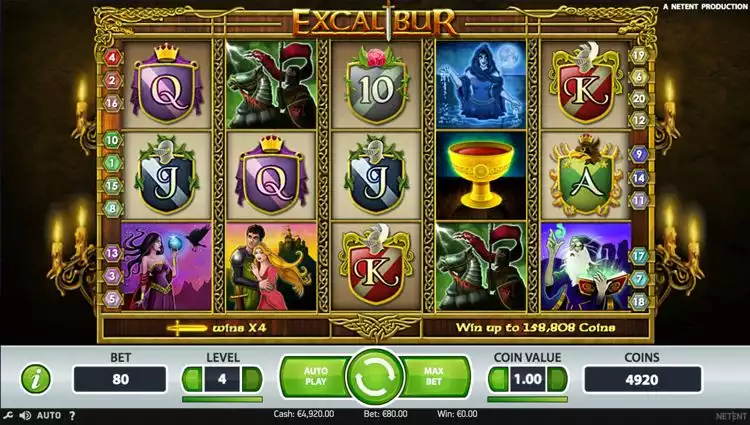
Task: Increase the bet level
Action: pyautogui.click(x=252, y=379)
